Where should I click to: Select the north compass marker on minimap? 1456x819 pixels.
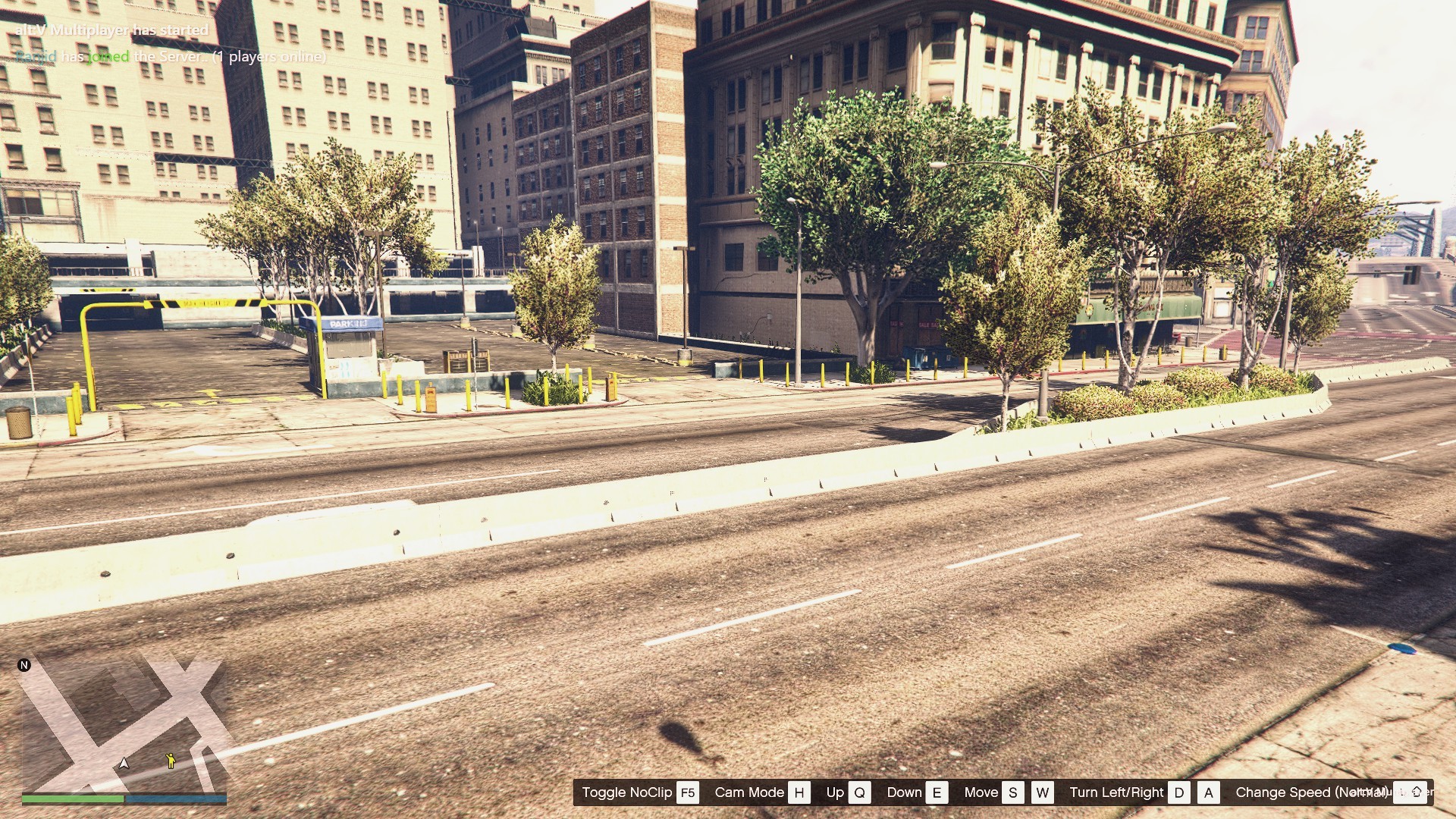pyautogui.click(x=24, y=665)
